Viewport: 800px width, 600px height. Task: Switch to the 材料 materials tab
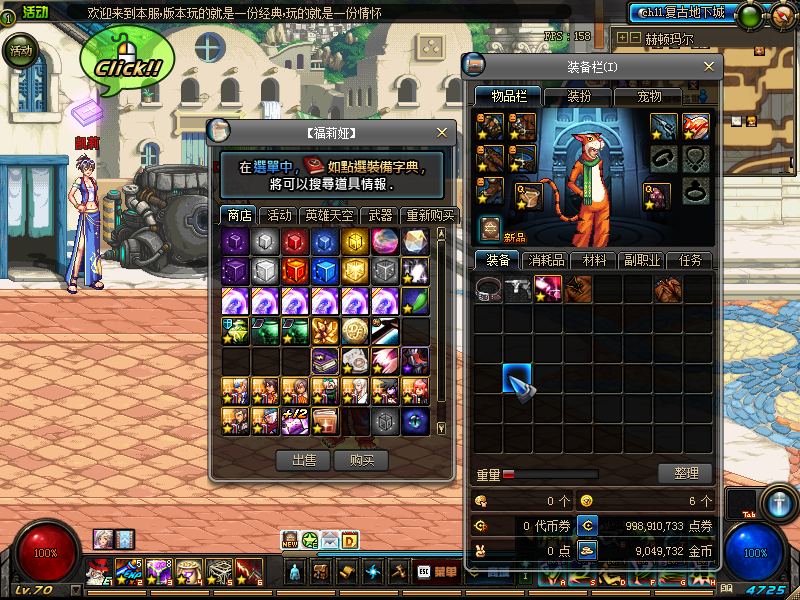pos(594,260)
